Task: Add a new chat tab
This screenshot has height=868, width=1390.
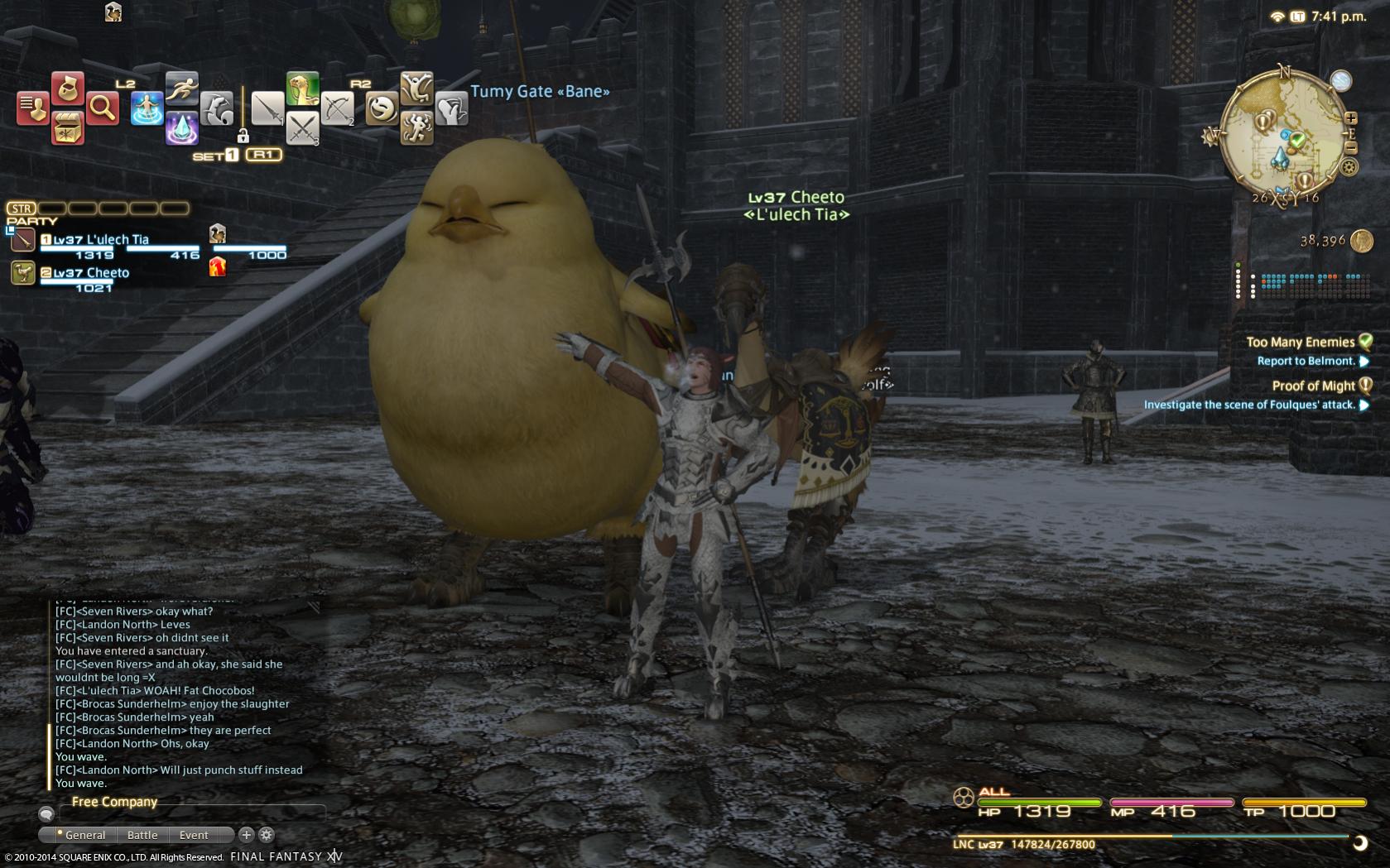Action: 246,834
